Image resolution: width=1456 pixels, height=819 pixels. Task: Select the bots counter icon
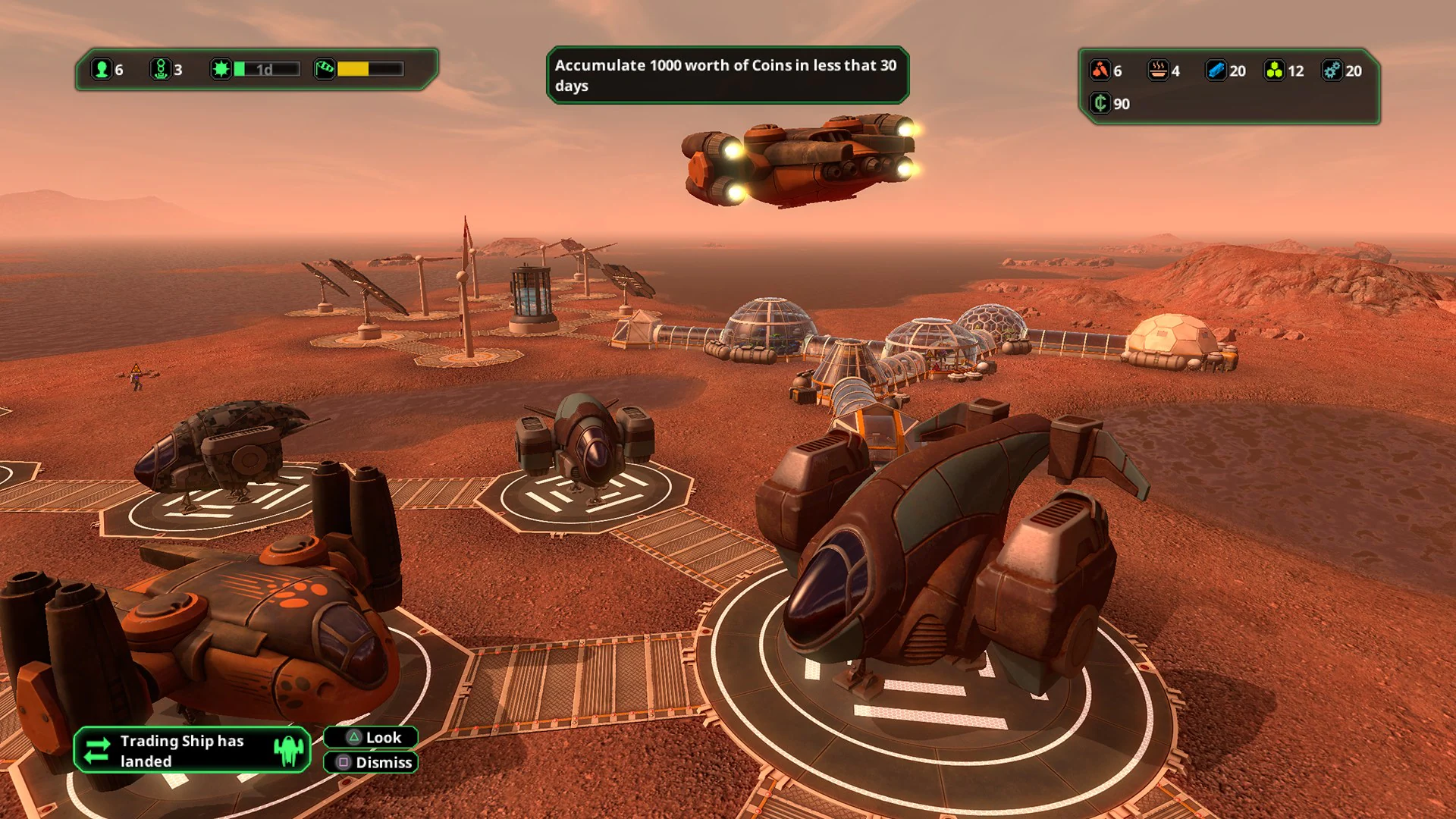tap(161, 69)
